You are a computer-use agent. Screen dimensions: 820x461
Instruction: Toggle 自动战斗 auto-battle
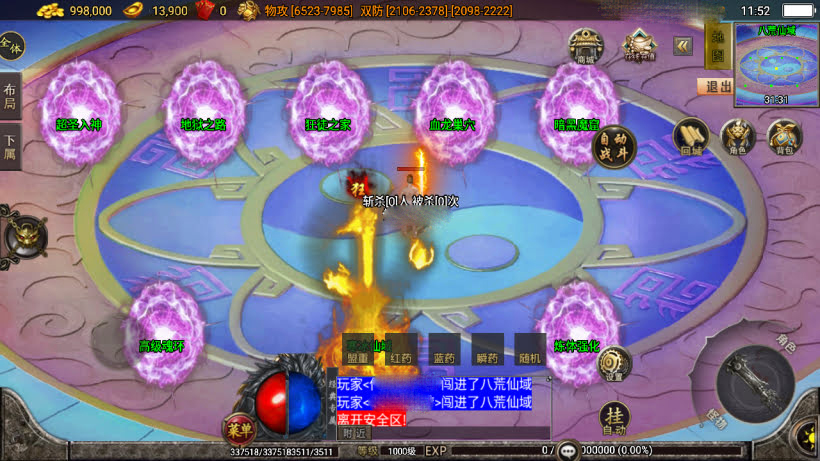coord(613,147)
